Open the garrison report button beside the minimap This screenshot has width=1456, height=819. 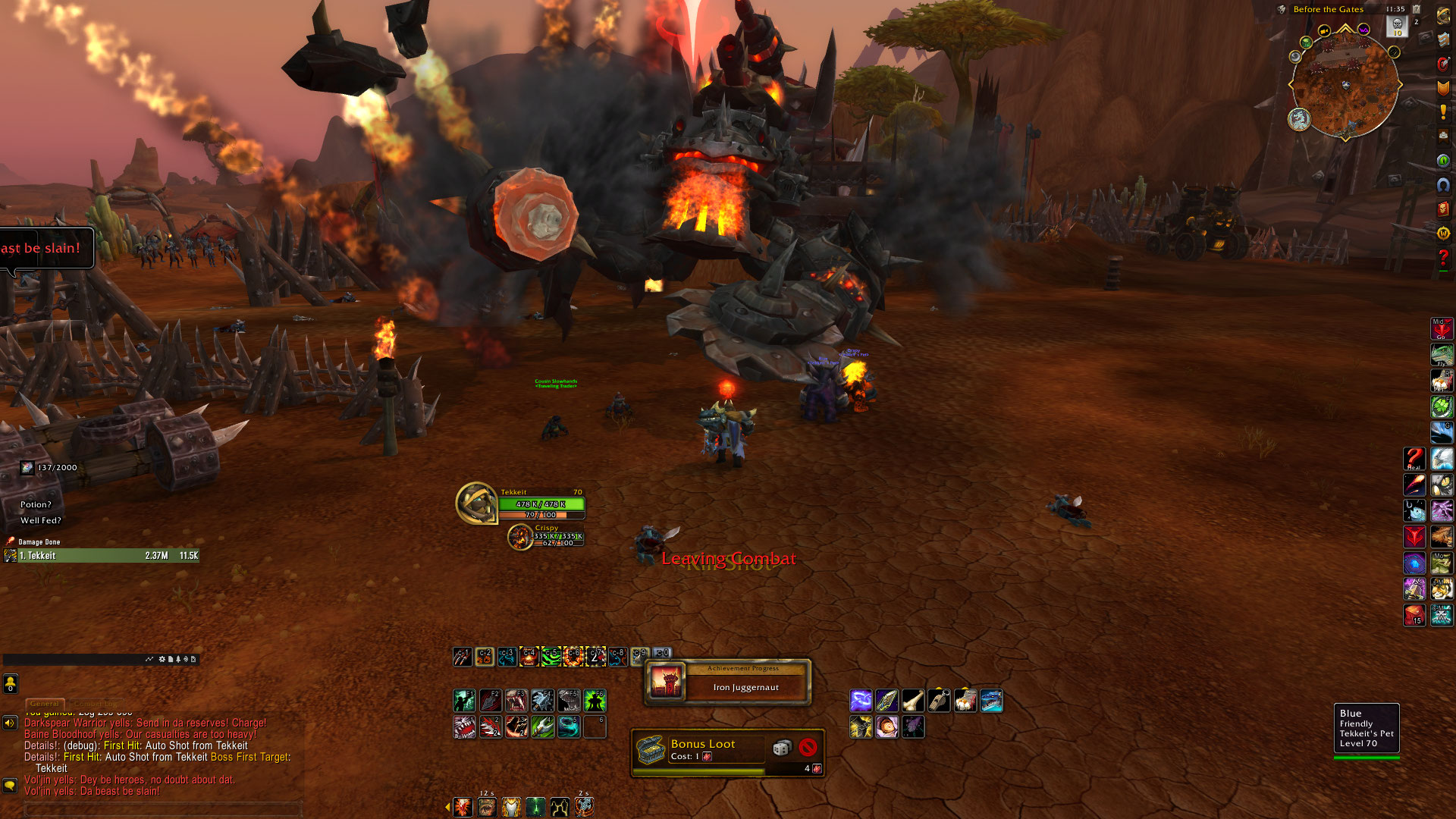click(1299, 119)
